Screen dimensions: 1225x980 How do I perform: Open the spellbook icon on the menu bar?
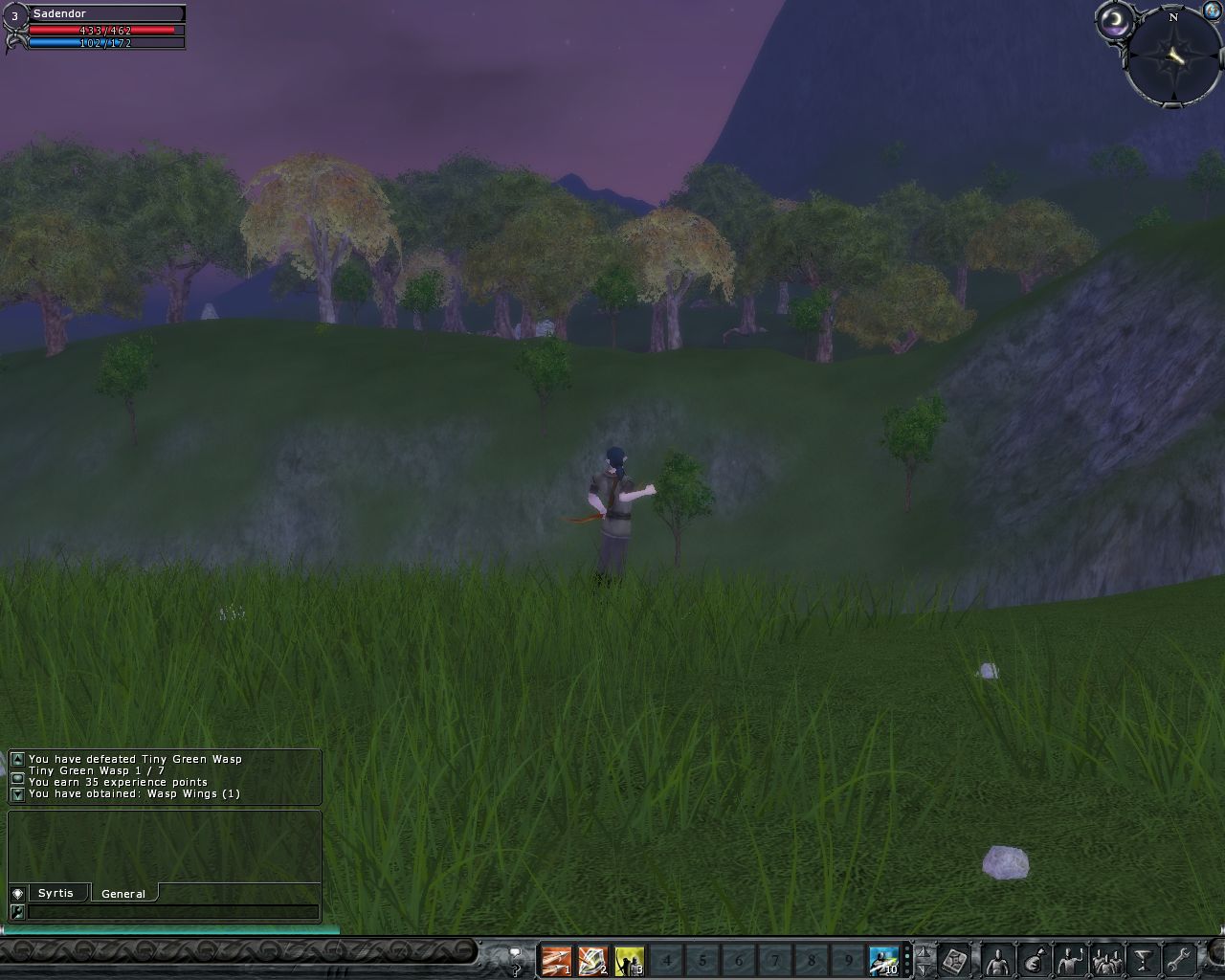point(955,960)
